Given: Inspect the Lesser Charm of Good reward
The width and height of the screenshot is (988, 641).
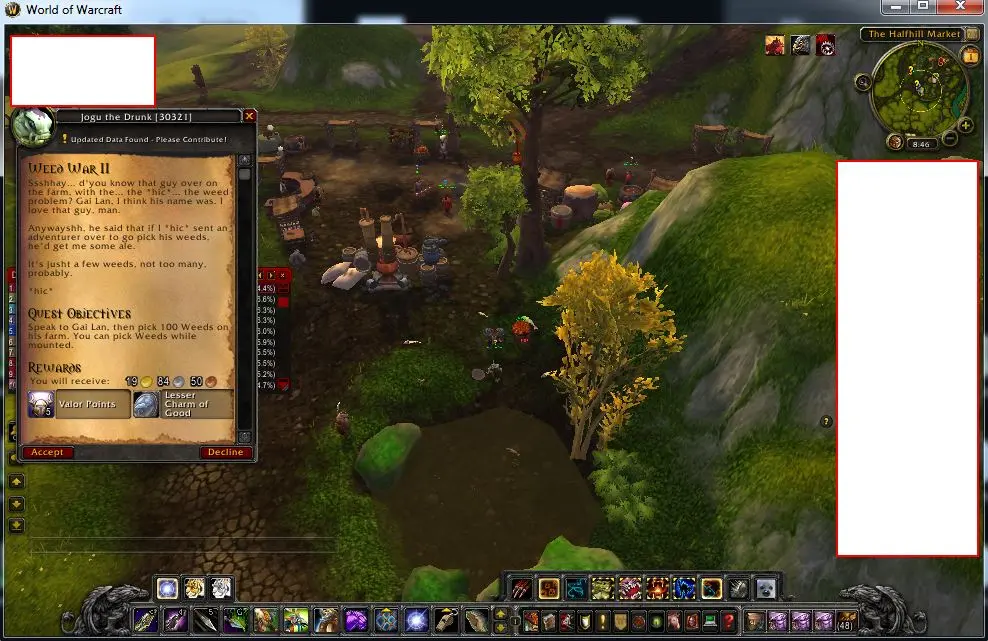Looking at the screenshot, I should click(183, 404).
